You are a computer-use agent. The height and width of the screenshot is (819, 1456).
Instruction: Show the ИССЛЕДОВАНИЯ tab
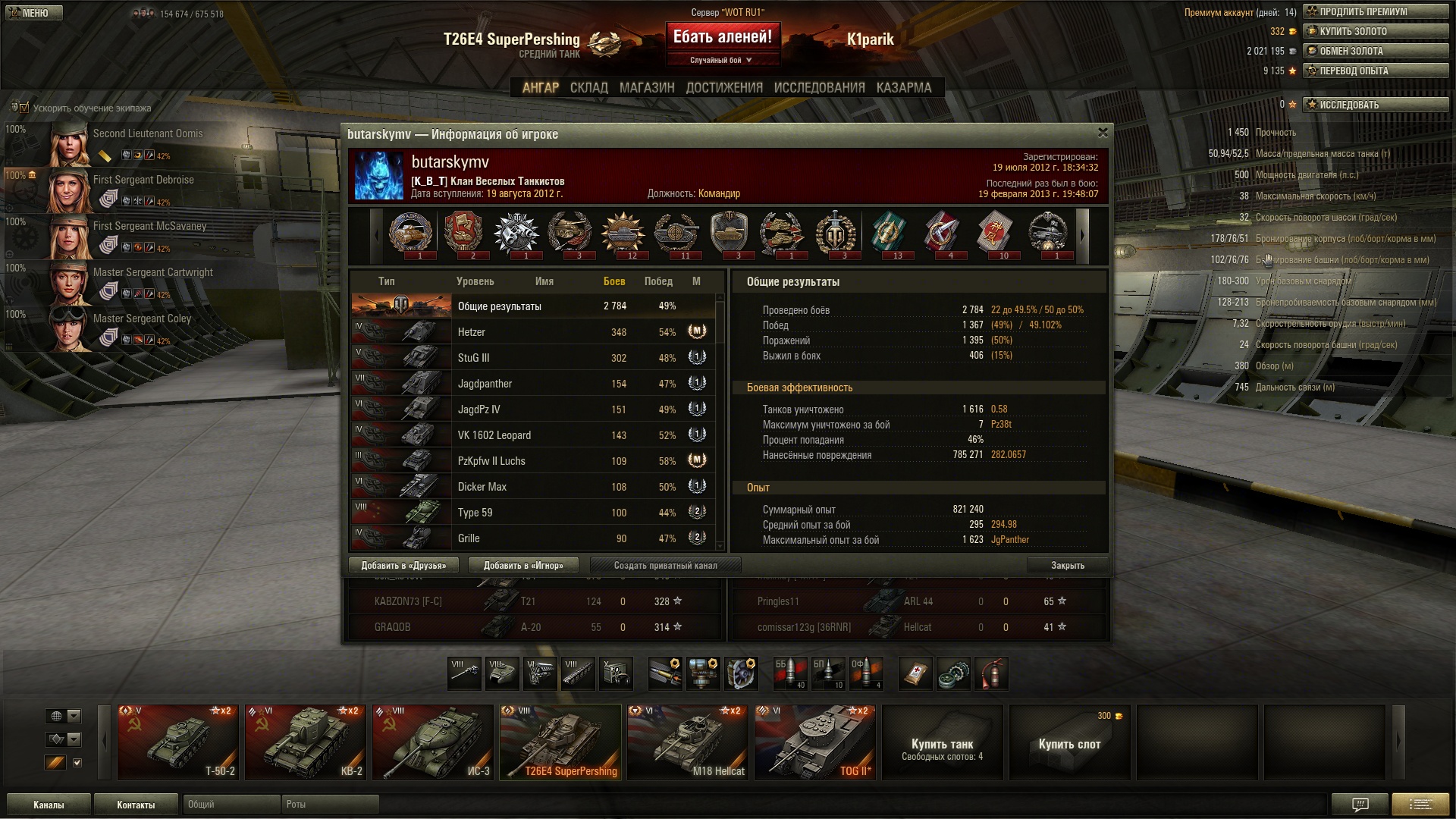[819, 88]
